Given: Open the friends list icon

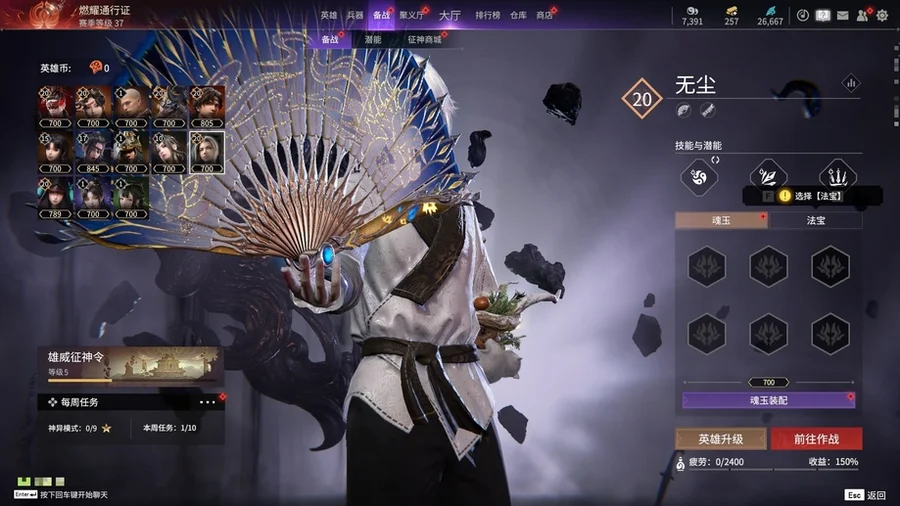Looking at the screenshot, I should pyautogui.click(x=862, y=15).
